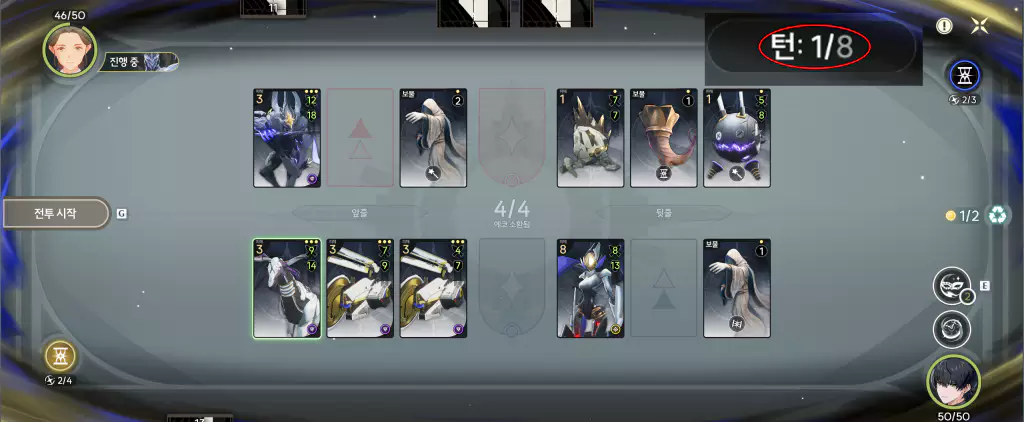This screenshot has height=422, width=1024.
Task: Open the mask icon with badge 2
Action: tap(951, 286)
